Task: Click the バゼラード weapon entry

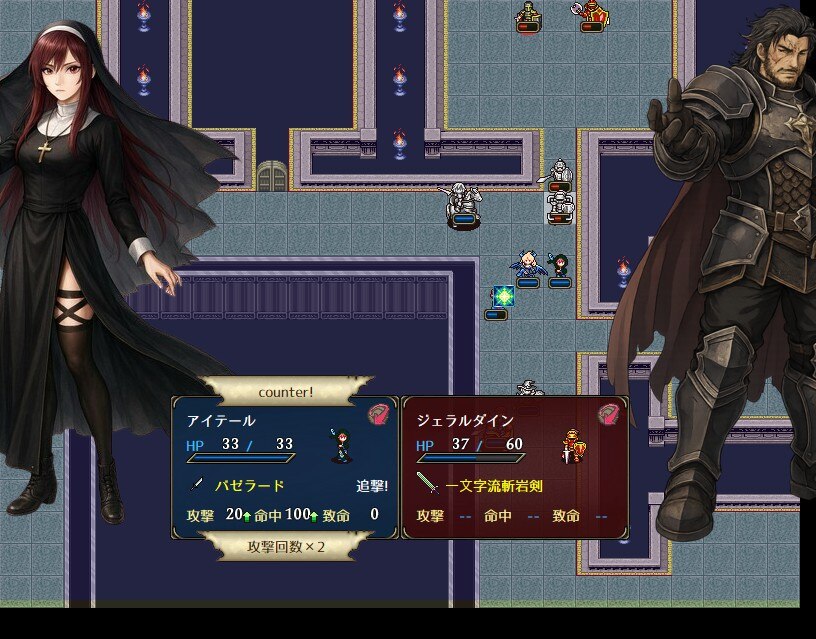Action: 251,486
